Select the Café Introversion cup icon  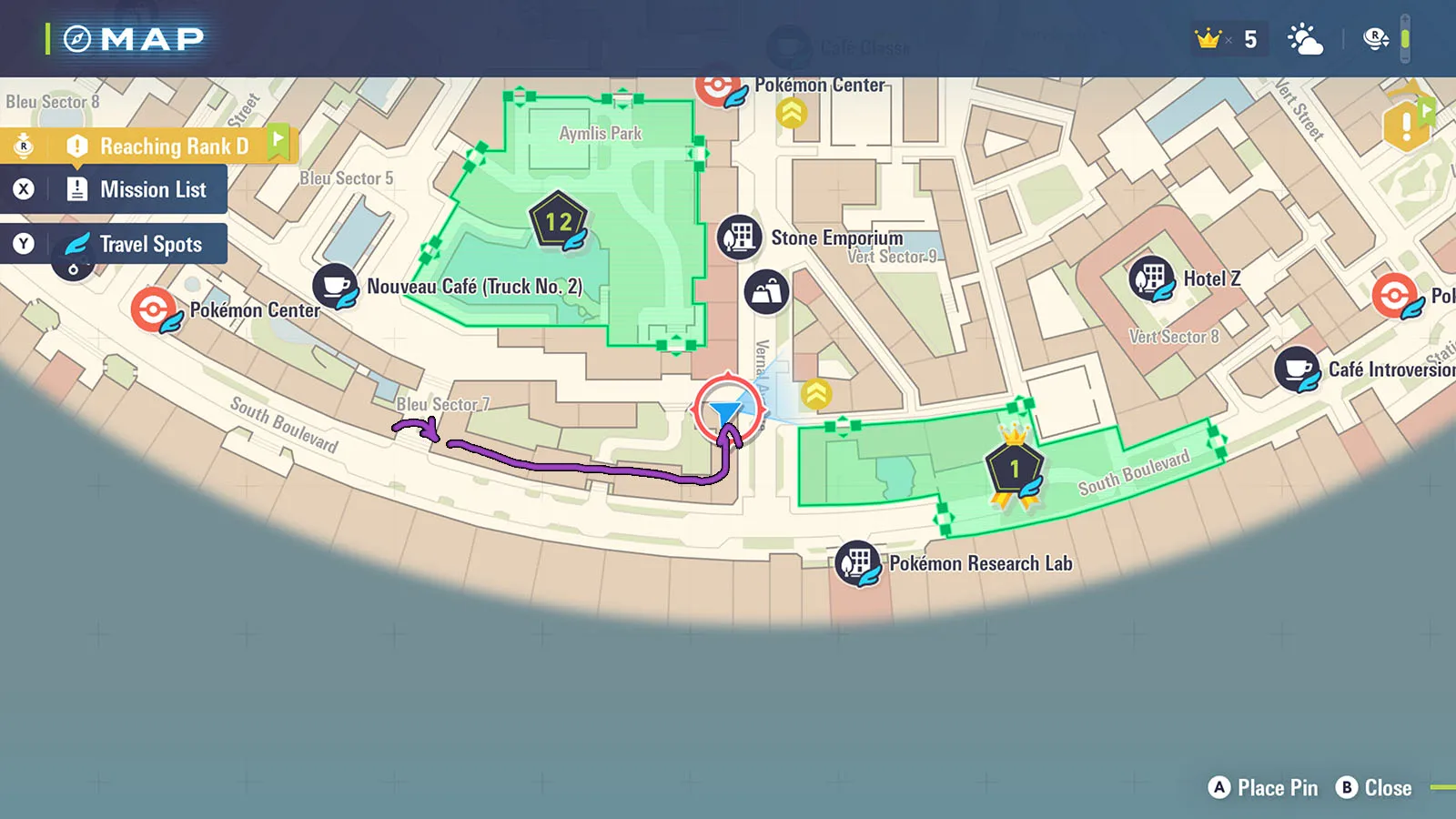click(x=1297, y=369)
